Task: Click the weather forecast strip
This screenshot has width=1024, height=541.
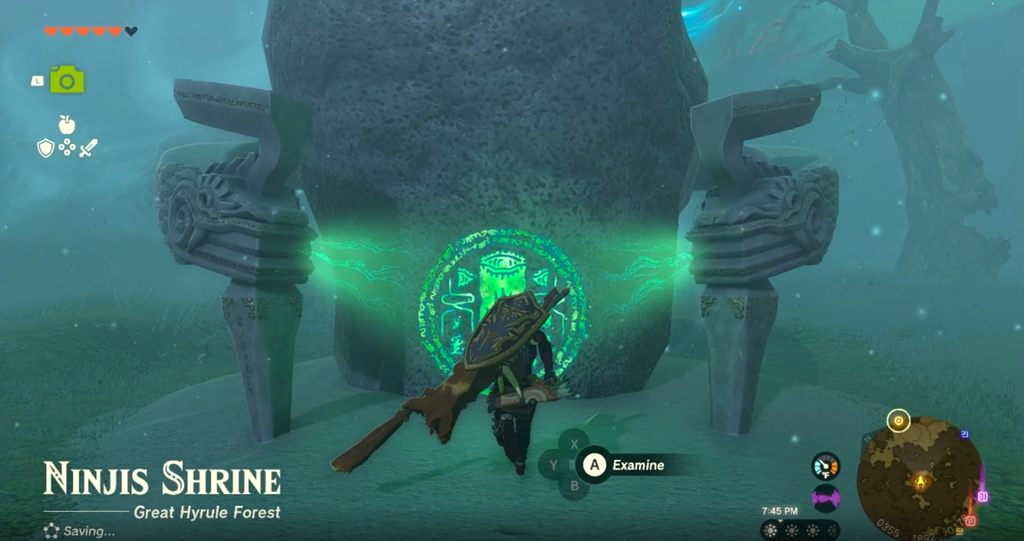Action: pyautogui.click(x=800, y=530)
